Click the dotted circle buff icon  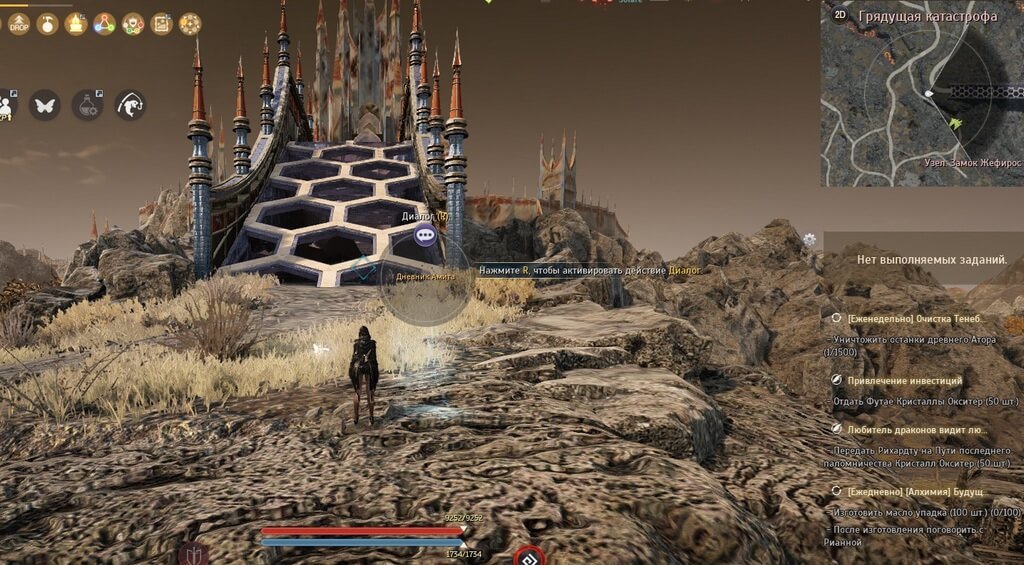[x=190, y=24]
